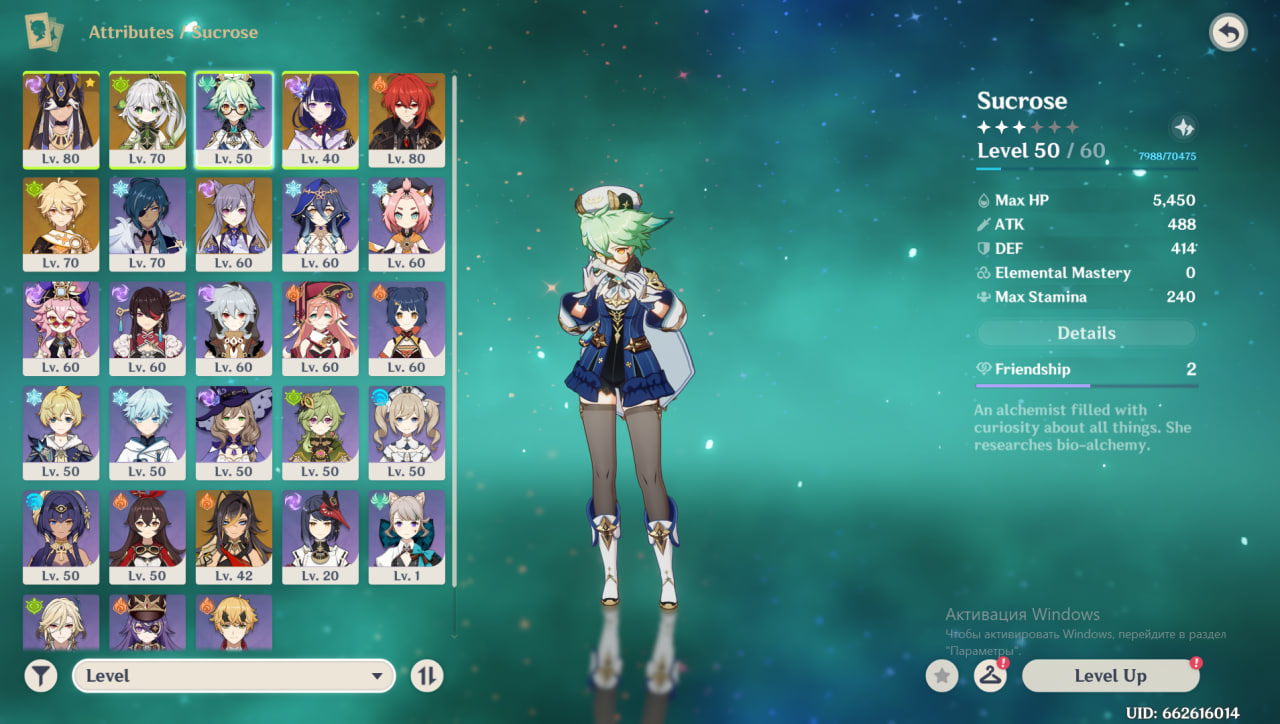Click the star favorite button
This screenshot has height=724, width=1280.
pos(941,676)
